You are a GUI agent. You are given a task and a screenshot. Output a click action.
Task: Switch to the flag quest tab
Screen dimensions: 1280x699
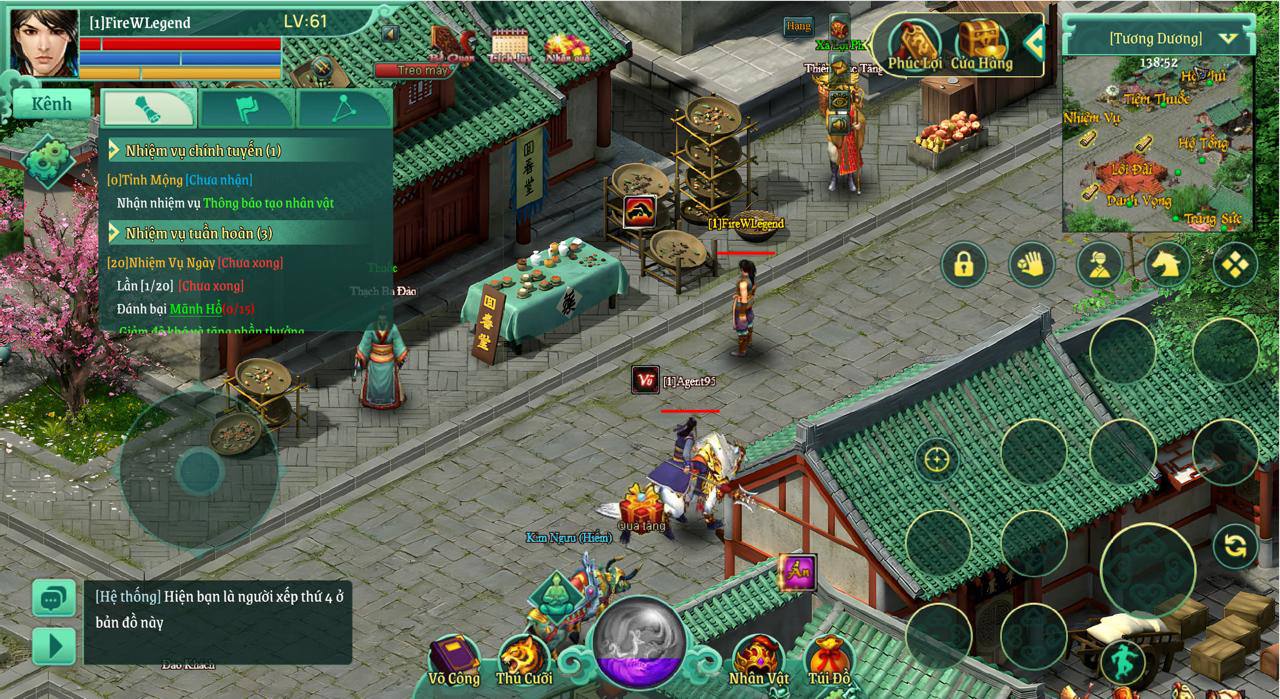coord(246,108)
